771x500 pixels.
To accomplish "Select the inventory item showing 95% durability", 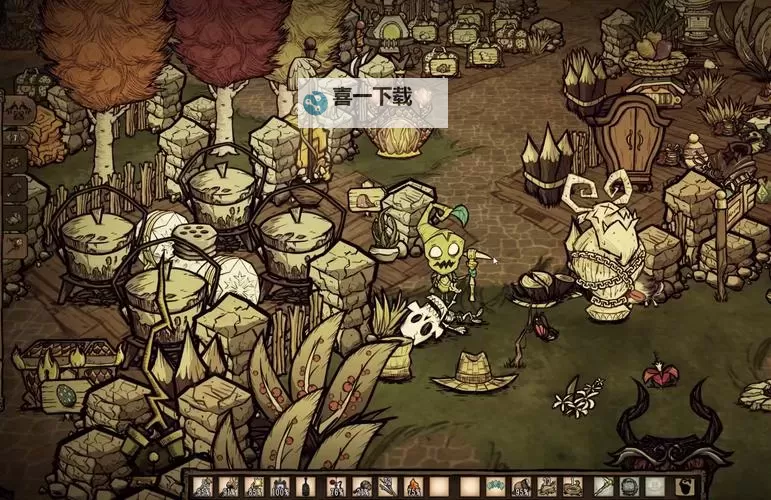I will 522,487.
